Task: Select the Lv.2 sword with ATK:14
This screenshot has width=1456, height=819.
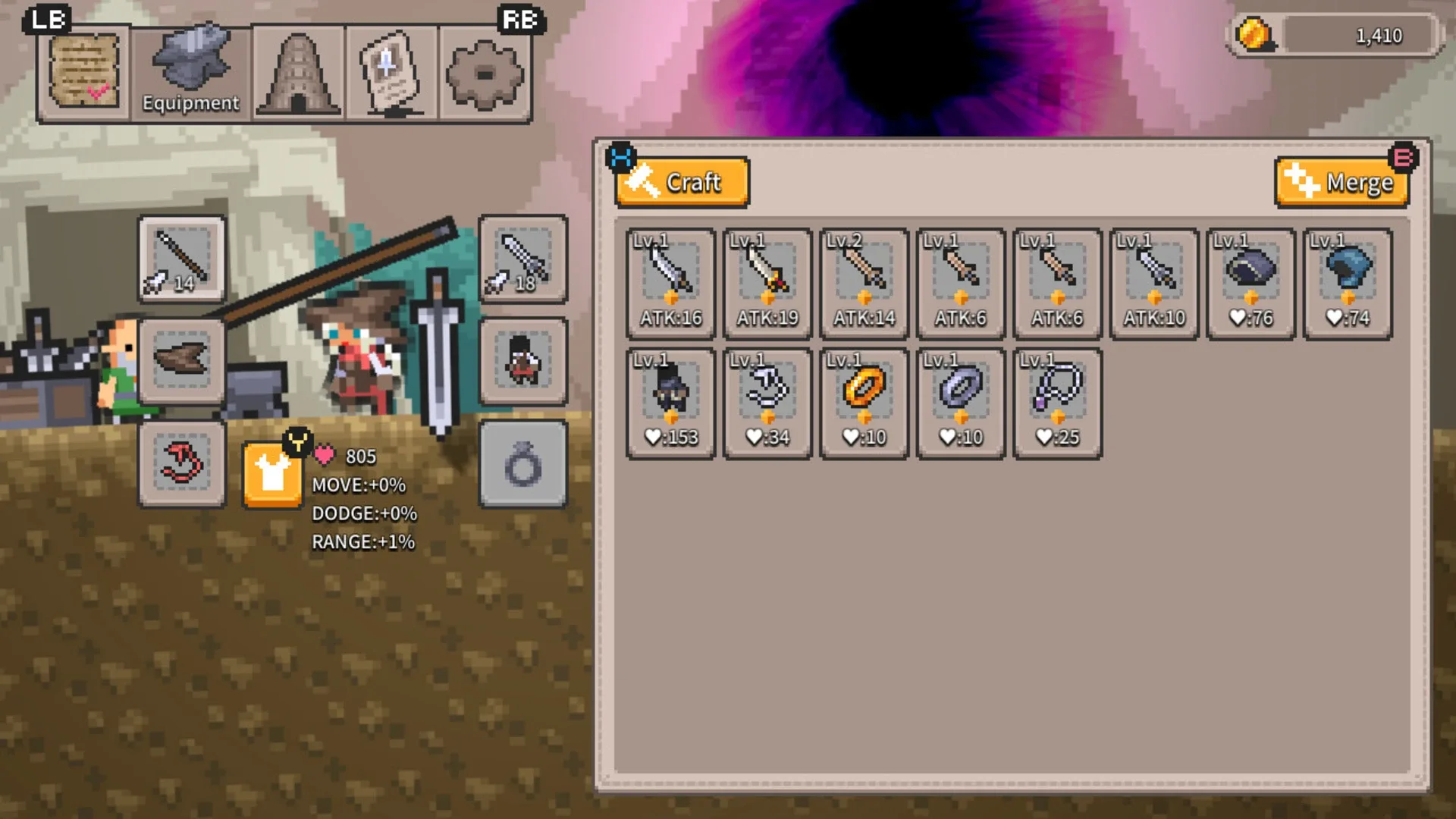Action: [x=864, y=281]
